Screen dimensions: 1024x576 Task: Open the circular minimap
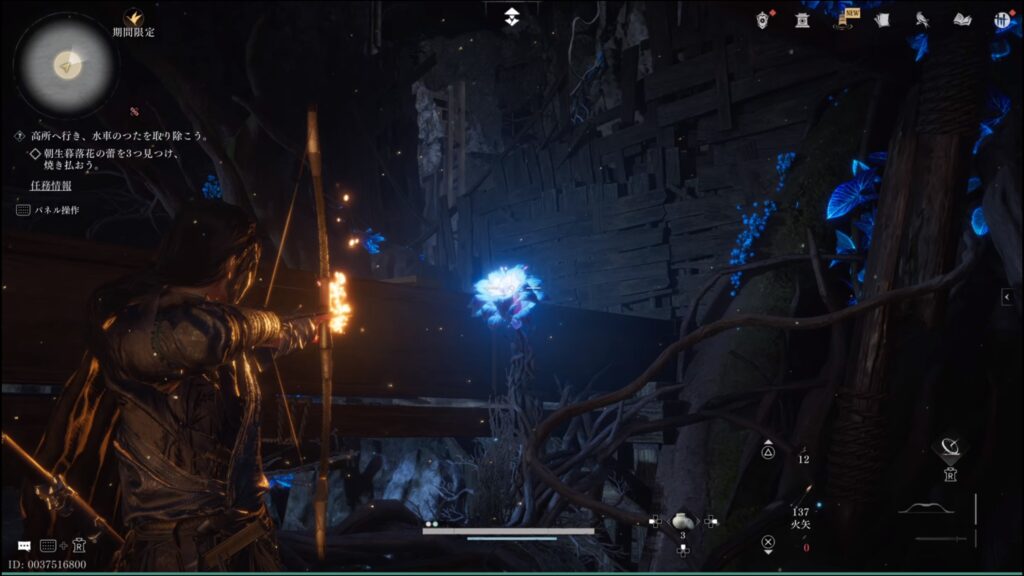[x=68, y=65]
